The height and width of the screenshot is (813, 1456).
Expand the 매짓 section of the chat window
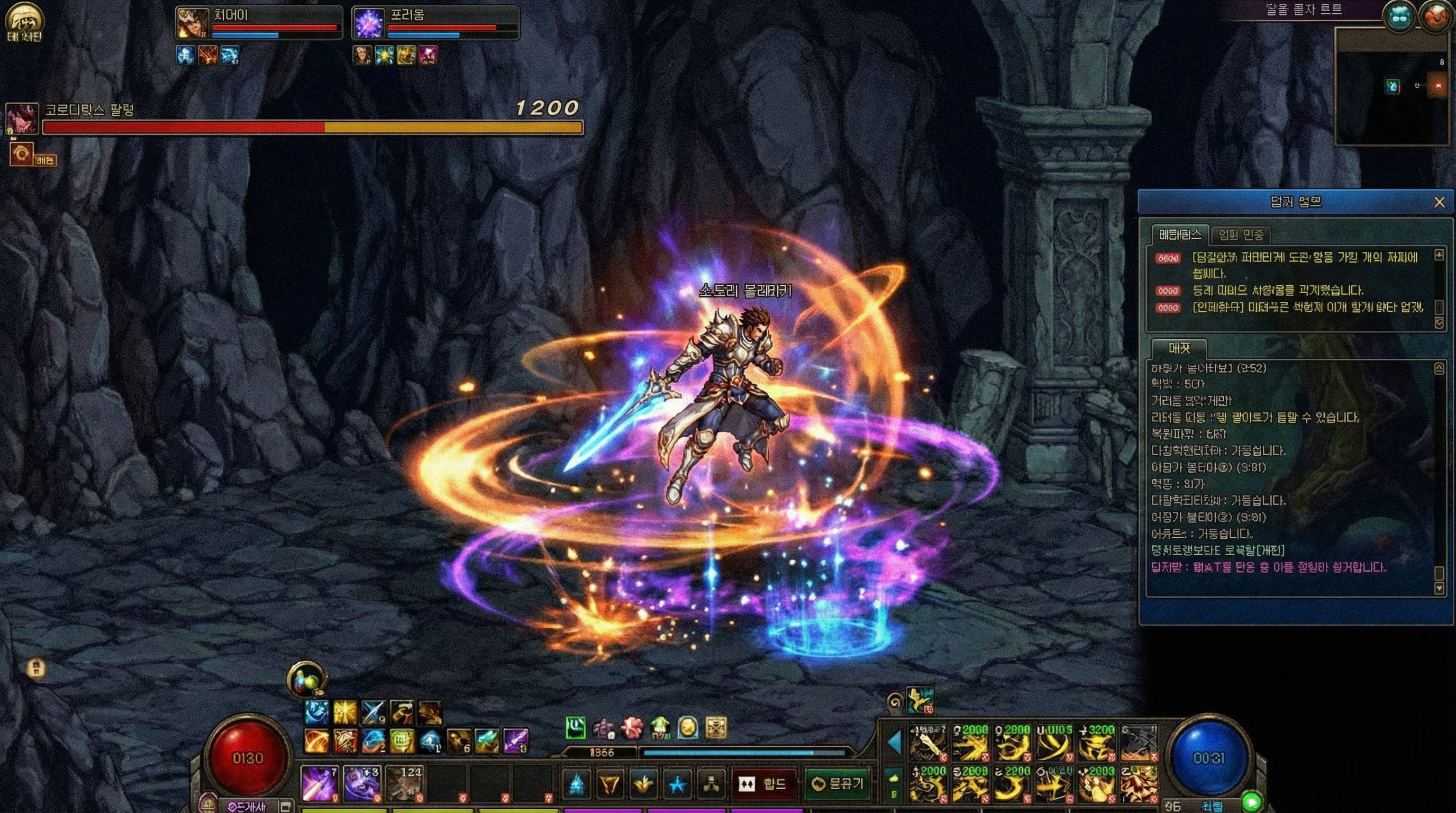tap(1181, 349)
